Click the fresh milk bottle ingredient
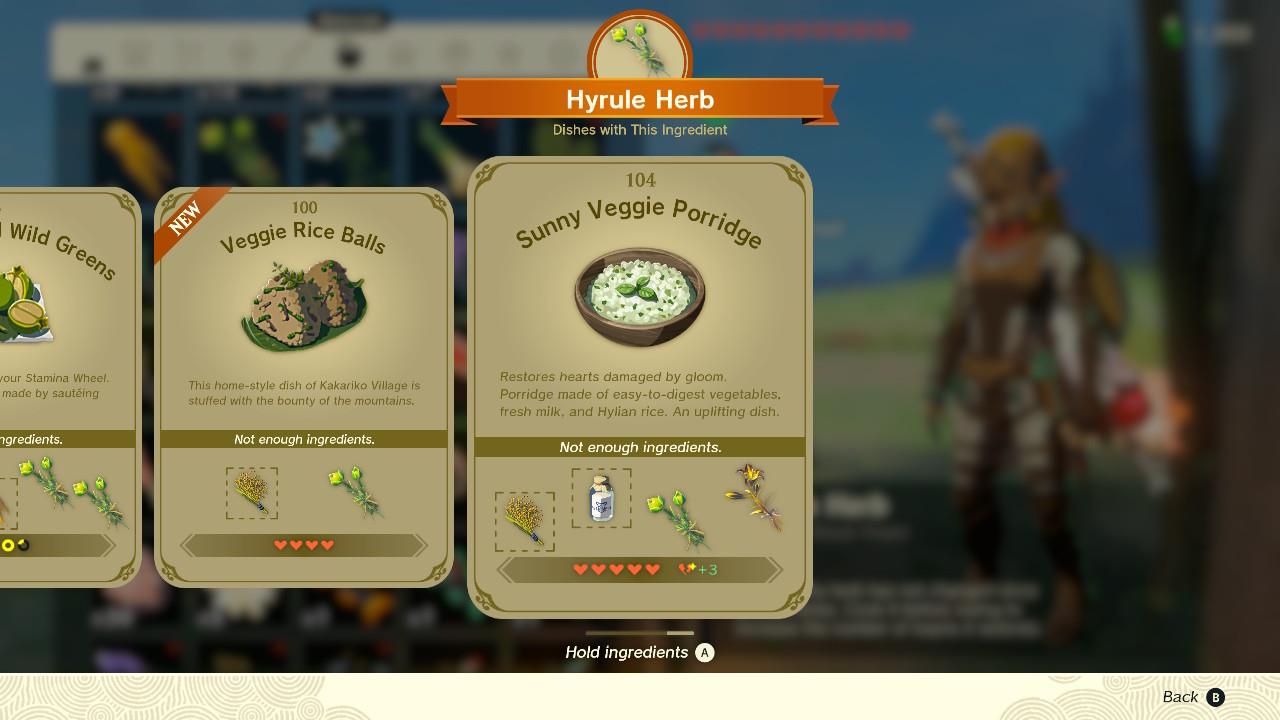 tap(601, 498)
